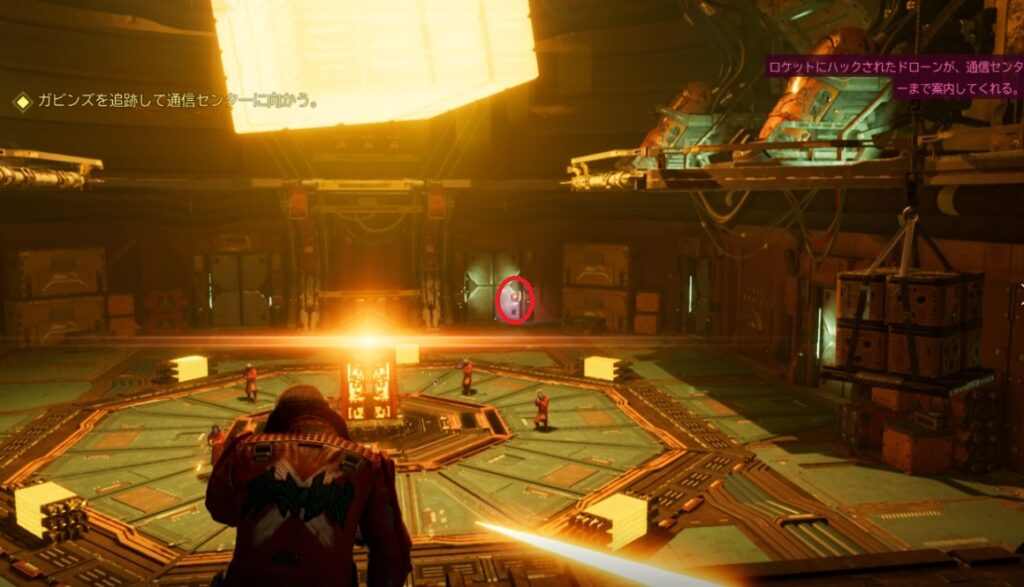Select the Gubbins comms center objective tracker
The width and height of the screenshot is (1024, 587).
(x=168, y=101)
